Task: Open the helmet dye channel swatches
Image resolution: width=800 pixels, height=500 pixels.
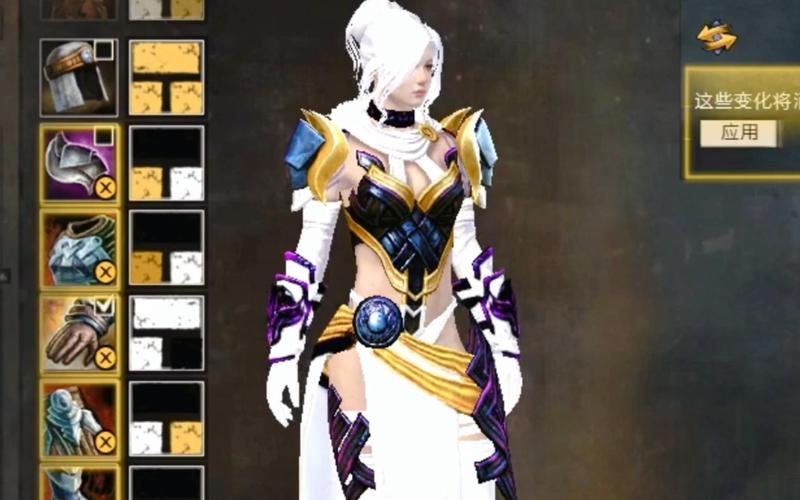Action: [167, 77]
